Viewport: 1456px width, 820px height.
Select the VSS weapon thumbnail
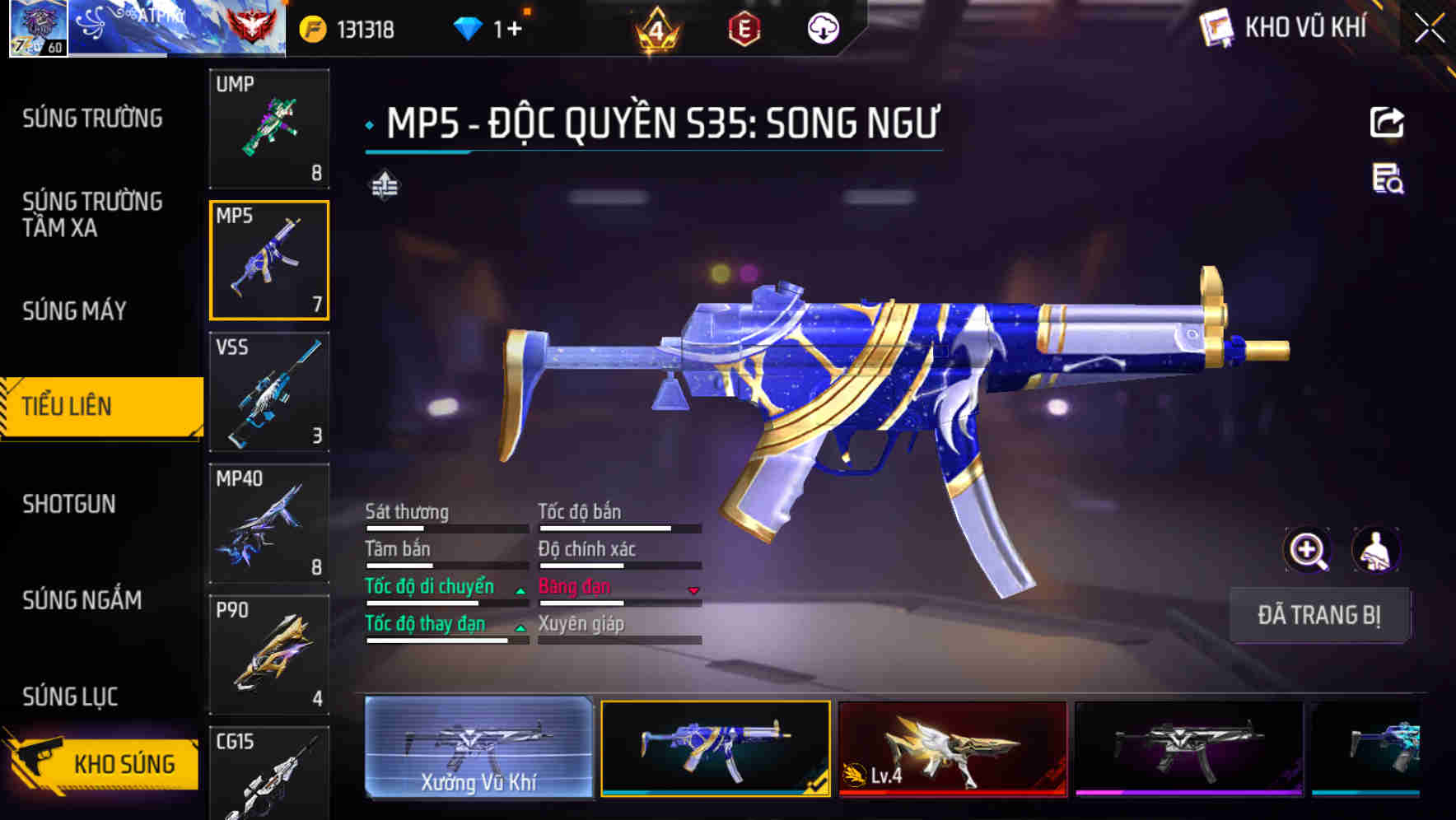pos(269,393)
